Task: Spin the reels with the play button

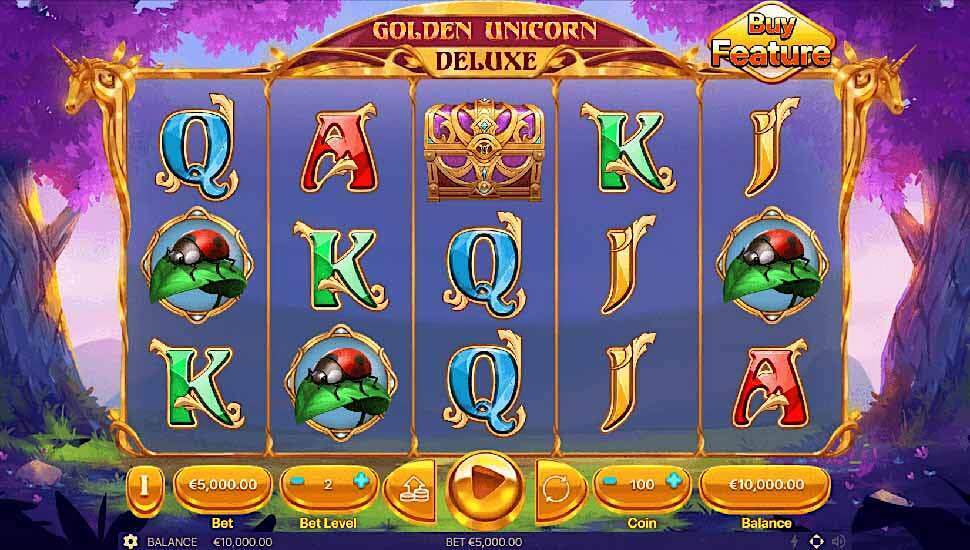Action: tap(484, 486)
